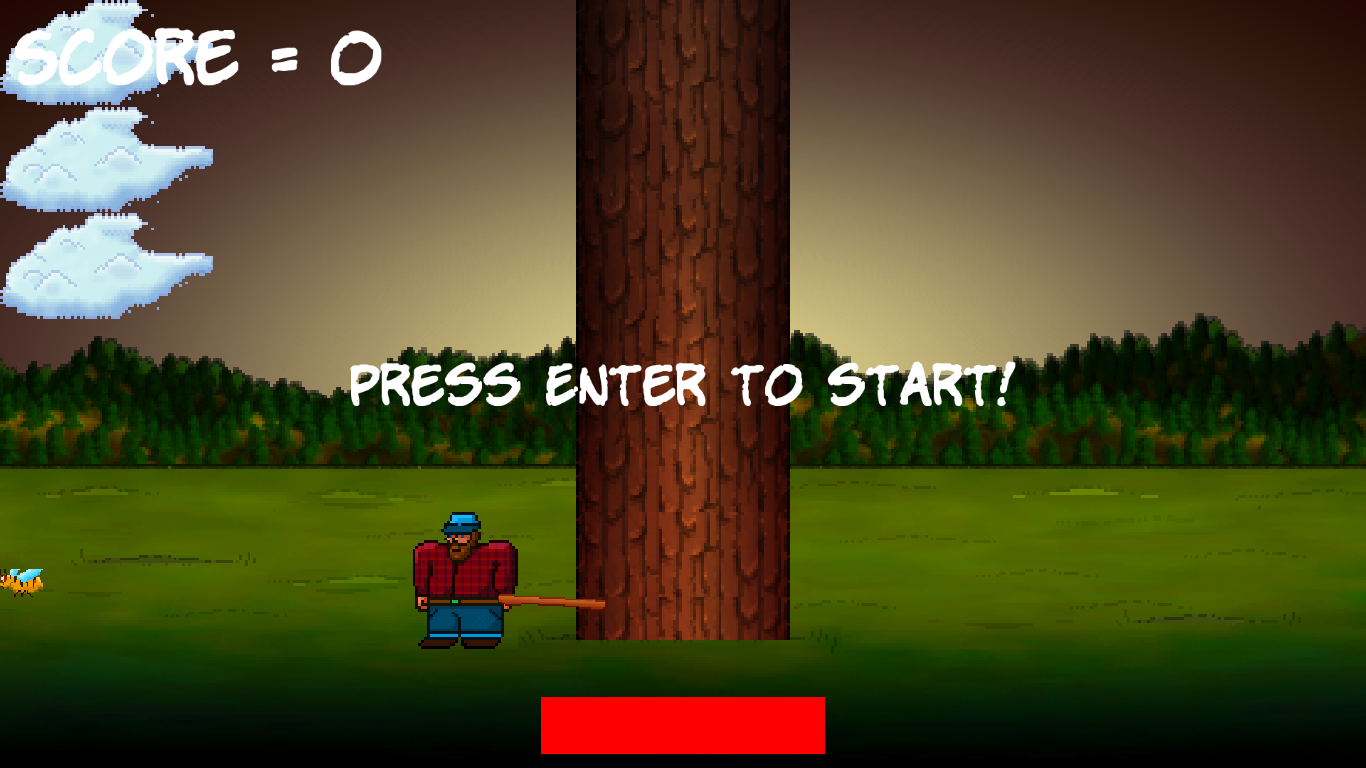Click the red timer bar at the bottom
The width and height of the screenshot is (1366, 768).
pyautogui.click(x=683, y=725)
